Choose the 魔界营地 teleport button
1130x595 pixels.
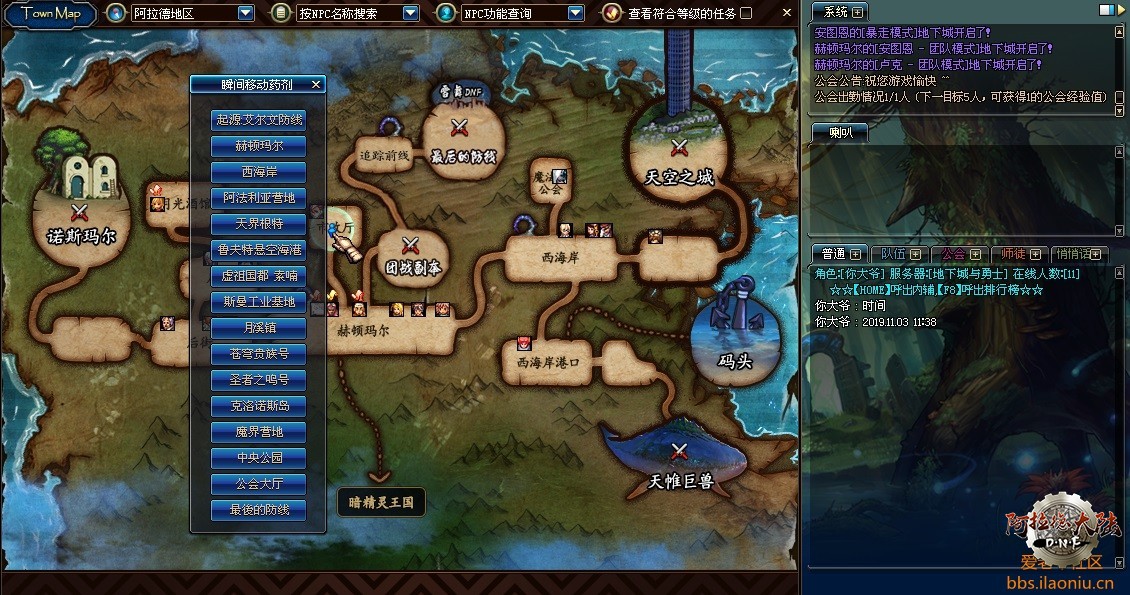pyautogui.click(x=259, y=432)
